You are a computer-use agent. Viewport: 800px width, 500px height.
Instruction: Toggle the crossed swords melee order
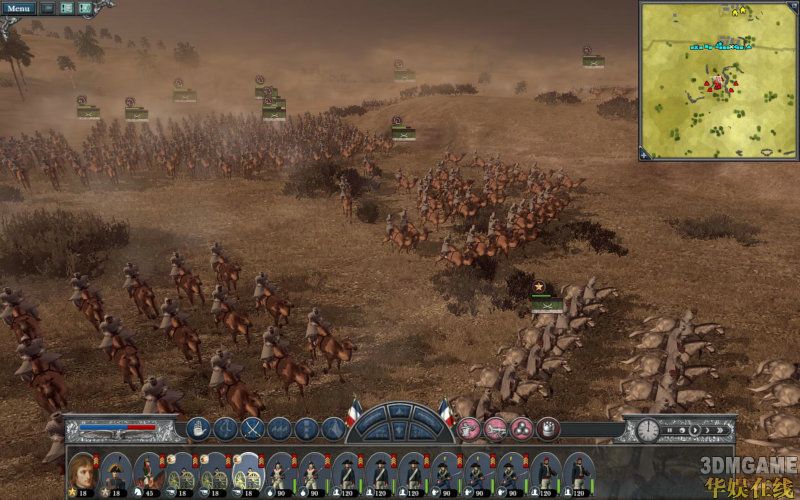coord(252,429)
